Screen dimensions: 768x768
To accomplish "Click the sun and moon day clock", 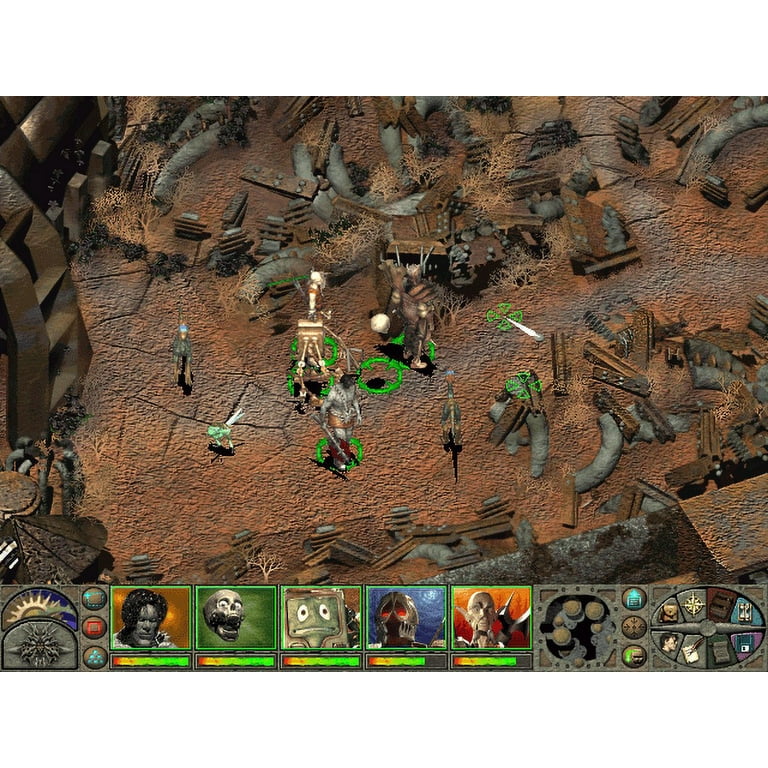I will [38, 607].
